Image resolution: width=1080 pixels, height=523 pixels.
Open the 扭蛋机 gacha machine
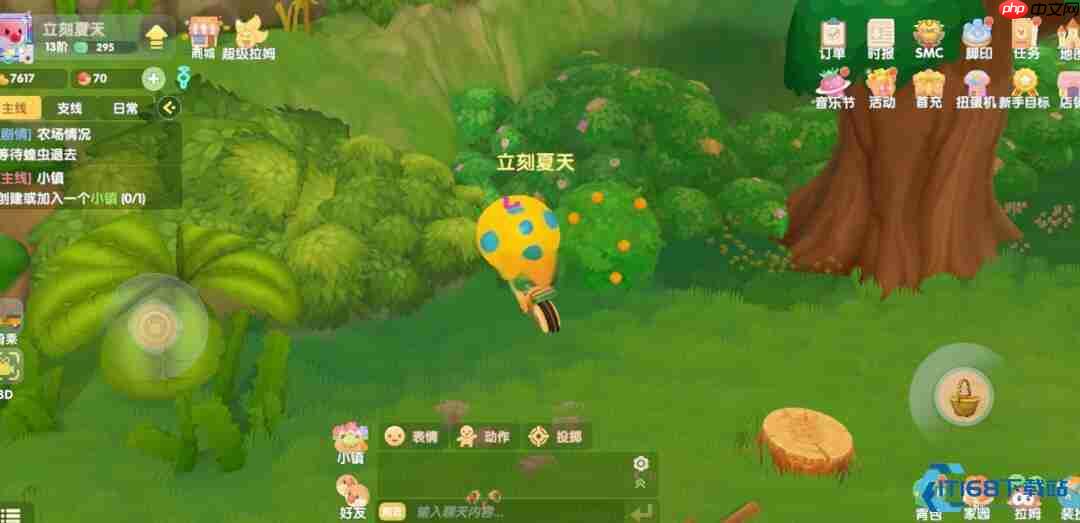(977, 87)
